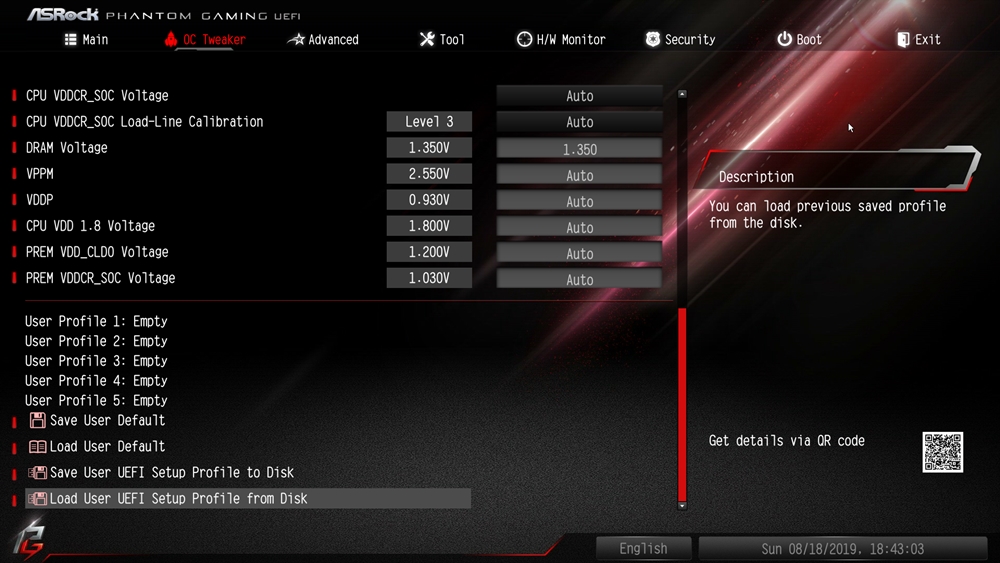Open the Security tab

click(x=680, y=40)
